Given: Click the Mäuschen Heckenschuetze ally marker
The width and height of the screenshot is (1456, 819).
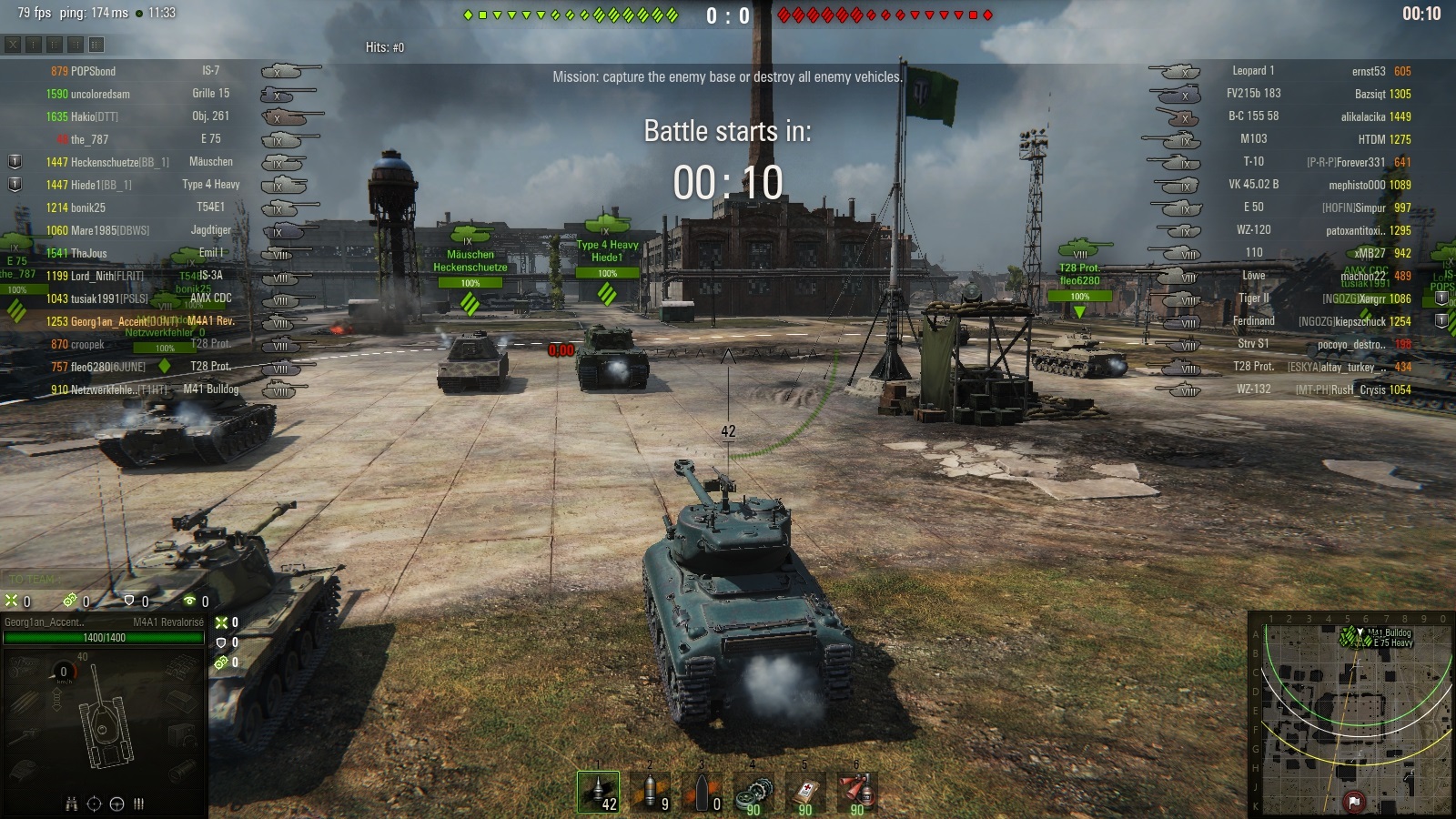Looking at the screenshot, I should point(470,261).
